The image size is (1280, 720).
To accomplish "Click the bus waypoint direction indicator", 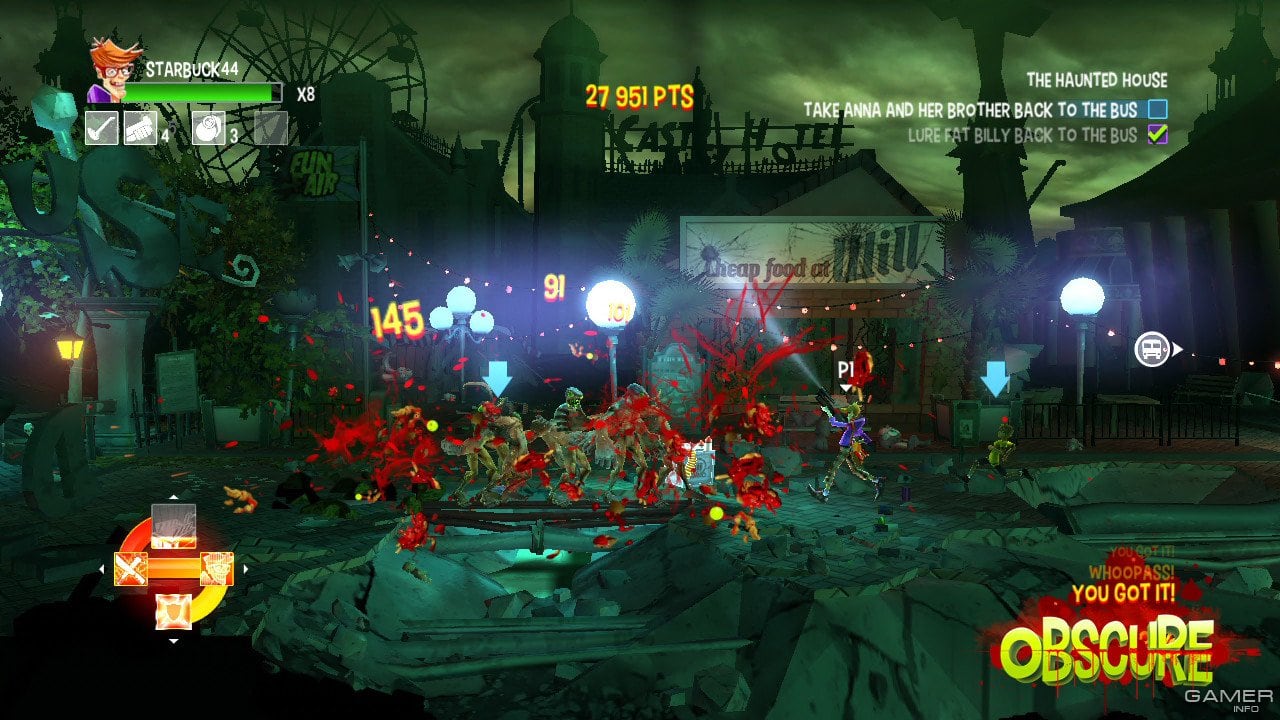I will tap(1153, 349).
